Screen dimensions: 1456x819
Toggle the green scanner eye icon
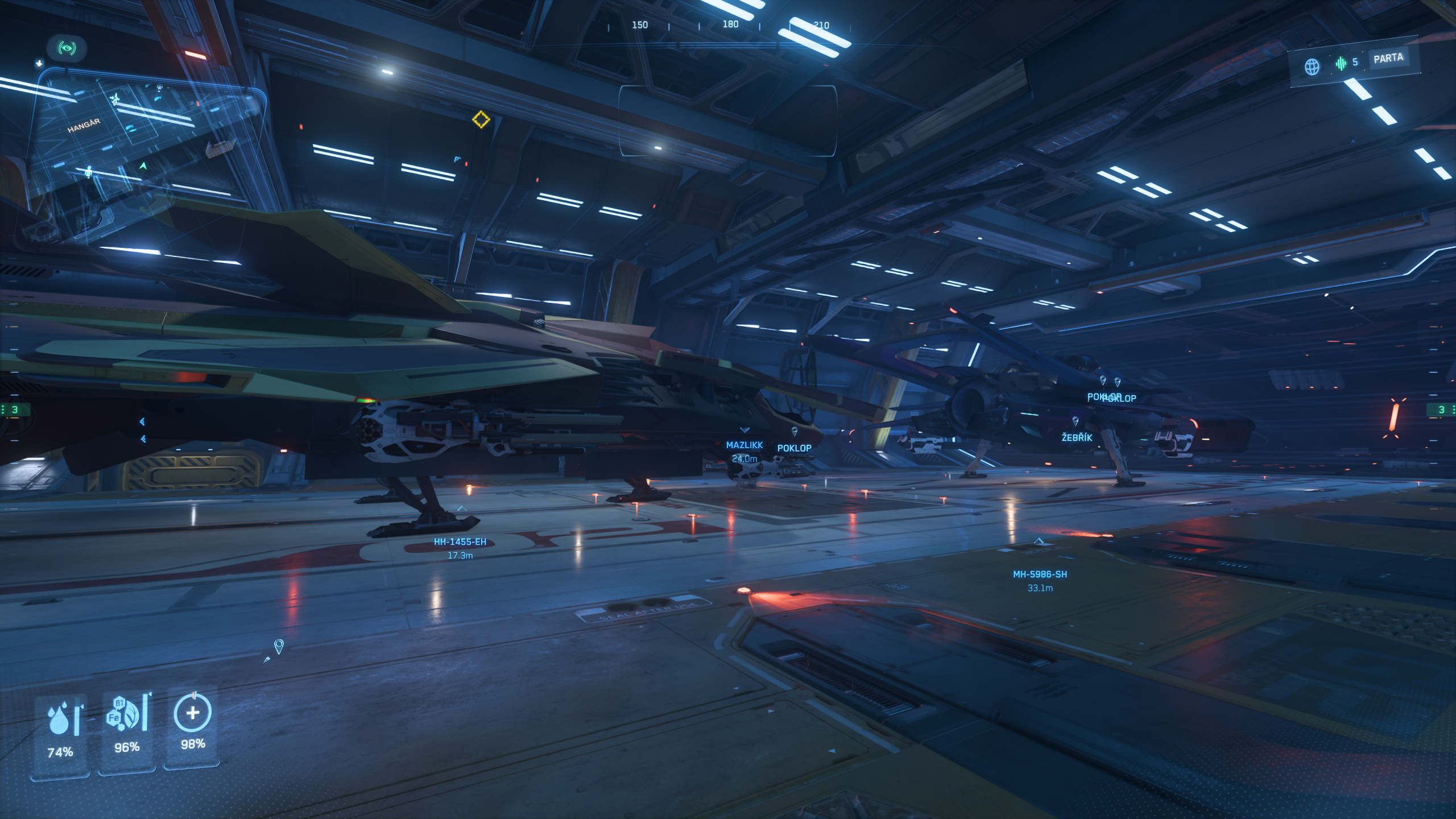coord(67,48)
